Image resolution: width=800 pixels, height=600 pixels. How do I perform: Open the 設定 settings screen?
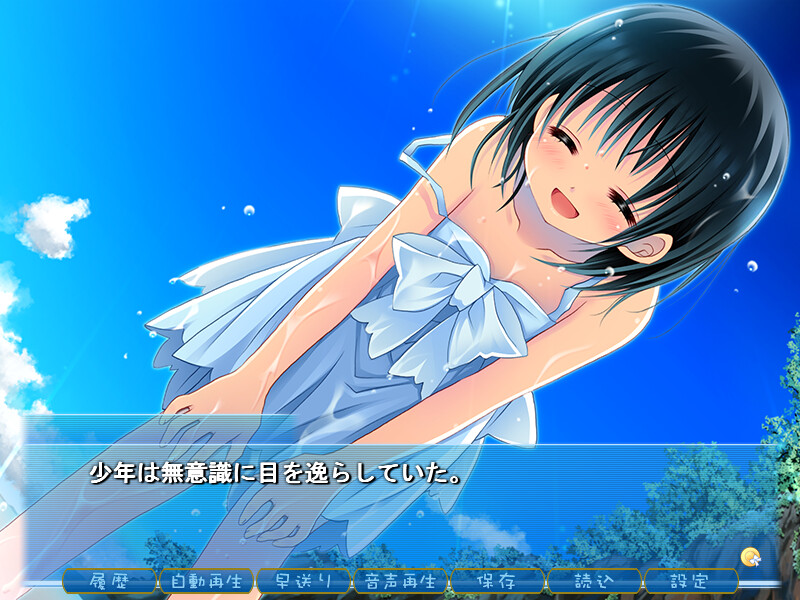point(691,580)
